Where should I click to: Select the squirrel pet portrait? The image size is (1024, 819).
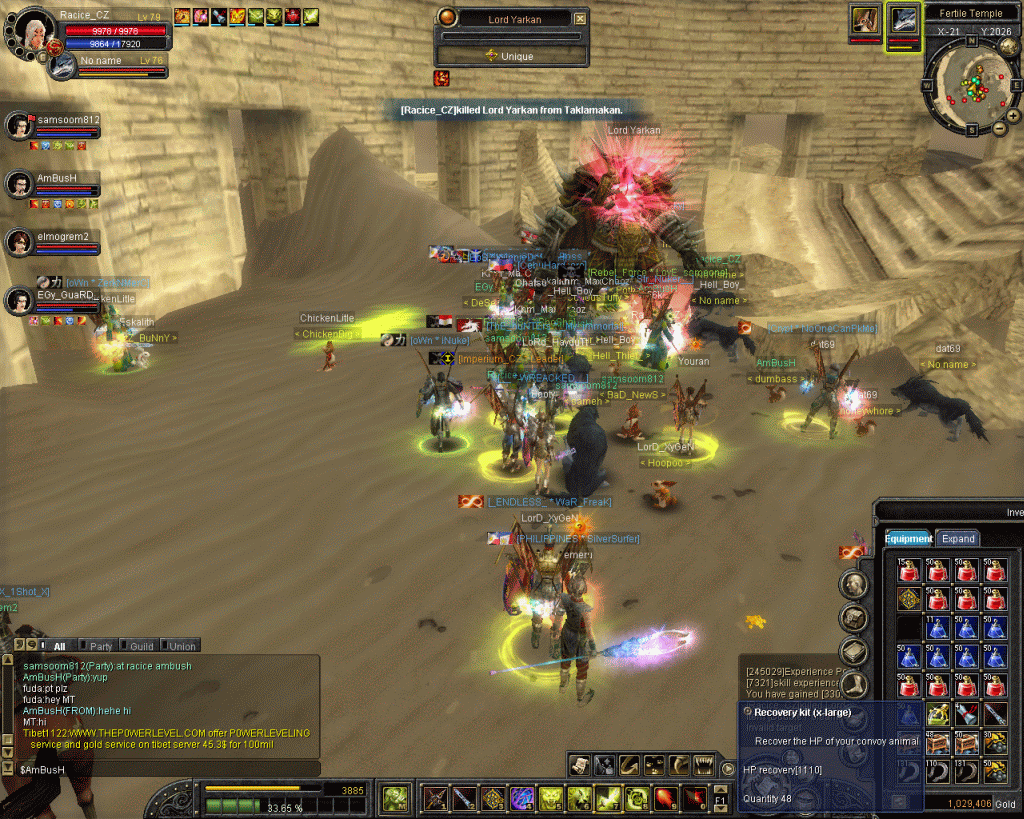pyautogui.click(x=865, y=20)
